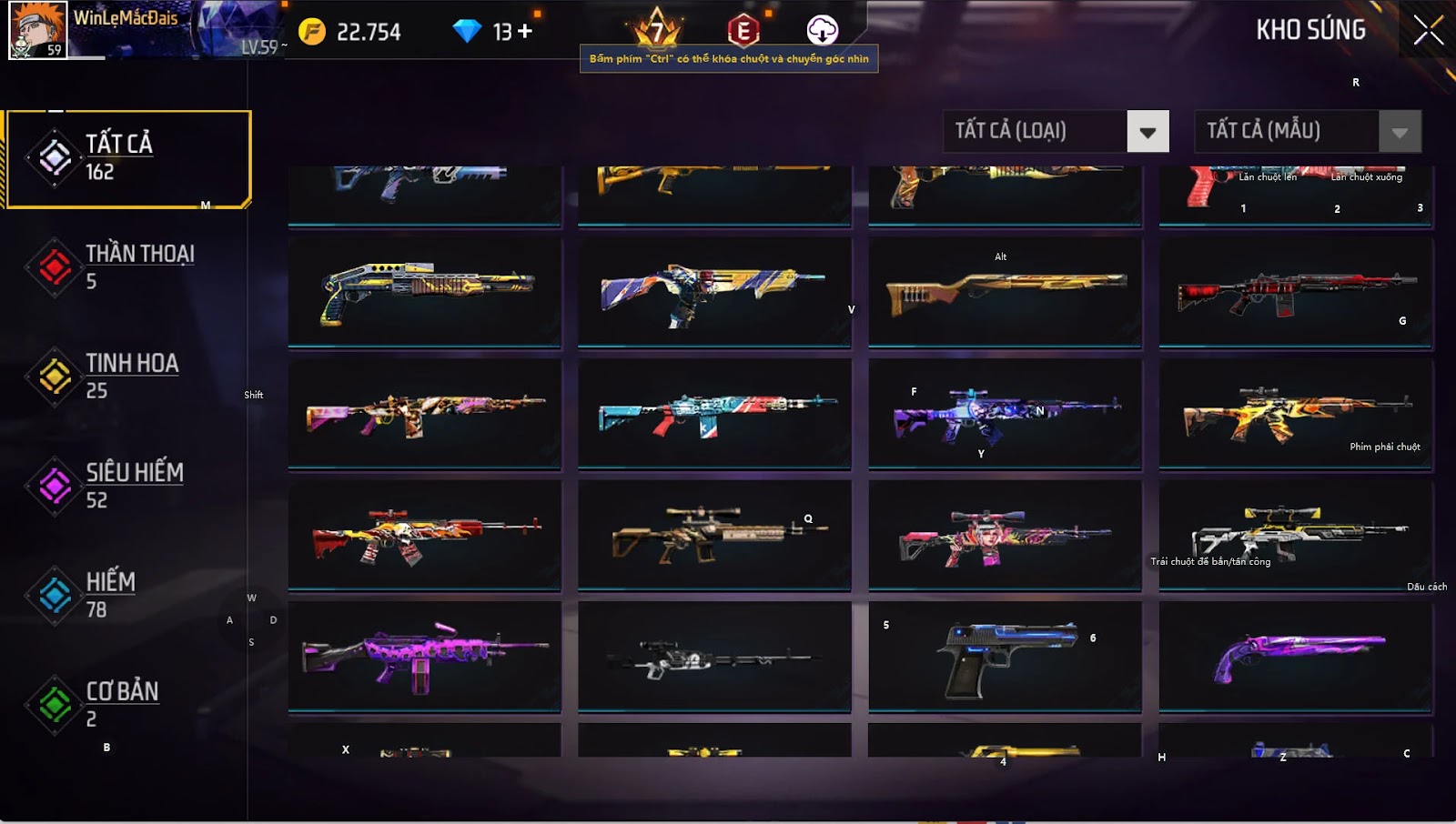Select the blue and red AK rifle skin

714,414
